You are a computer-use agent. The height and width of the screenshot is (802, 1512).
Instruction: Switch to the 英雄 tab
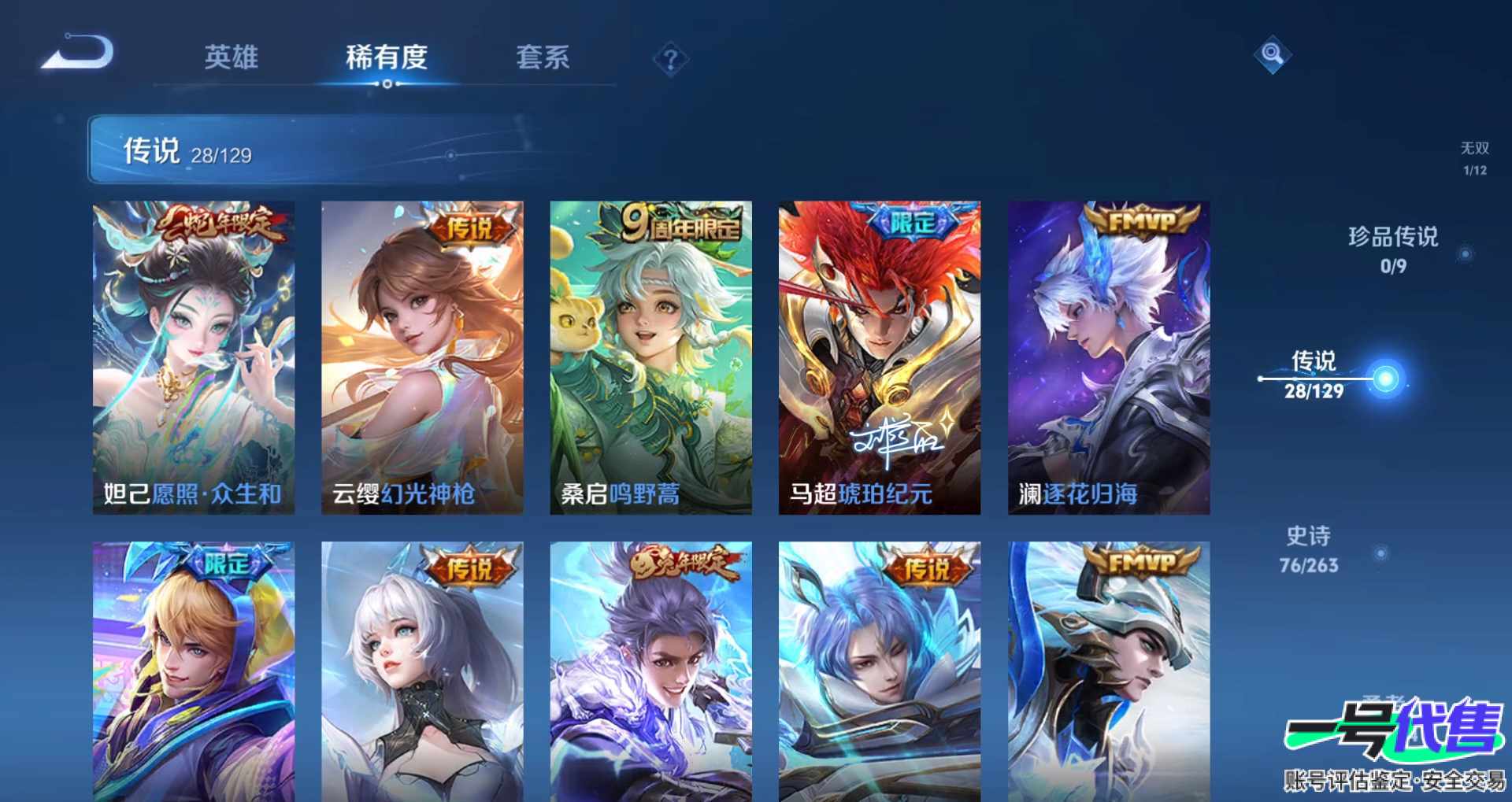[x=231, y=57]
